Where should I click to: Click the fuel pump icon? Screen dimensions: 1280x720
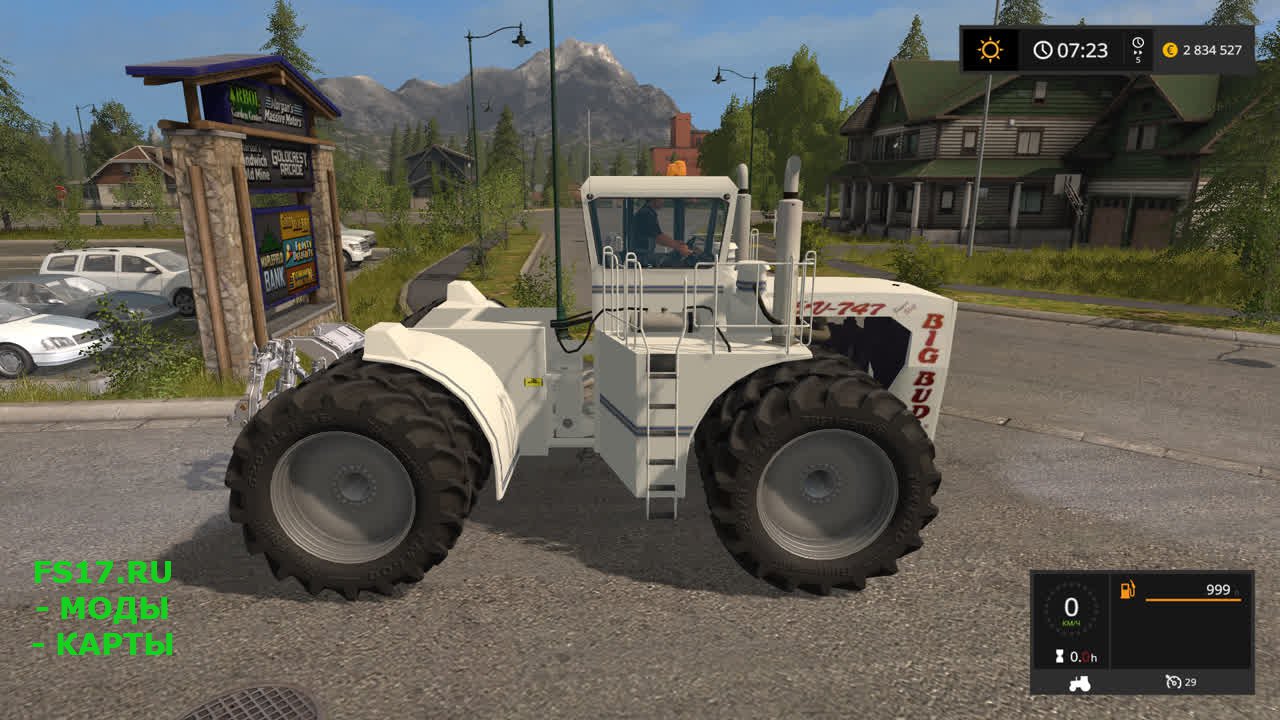(1128, 590)
